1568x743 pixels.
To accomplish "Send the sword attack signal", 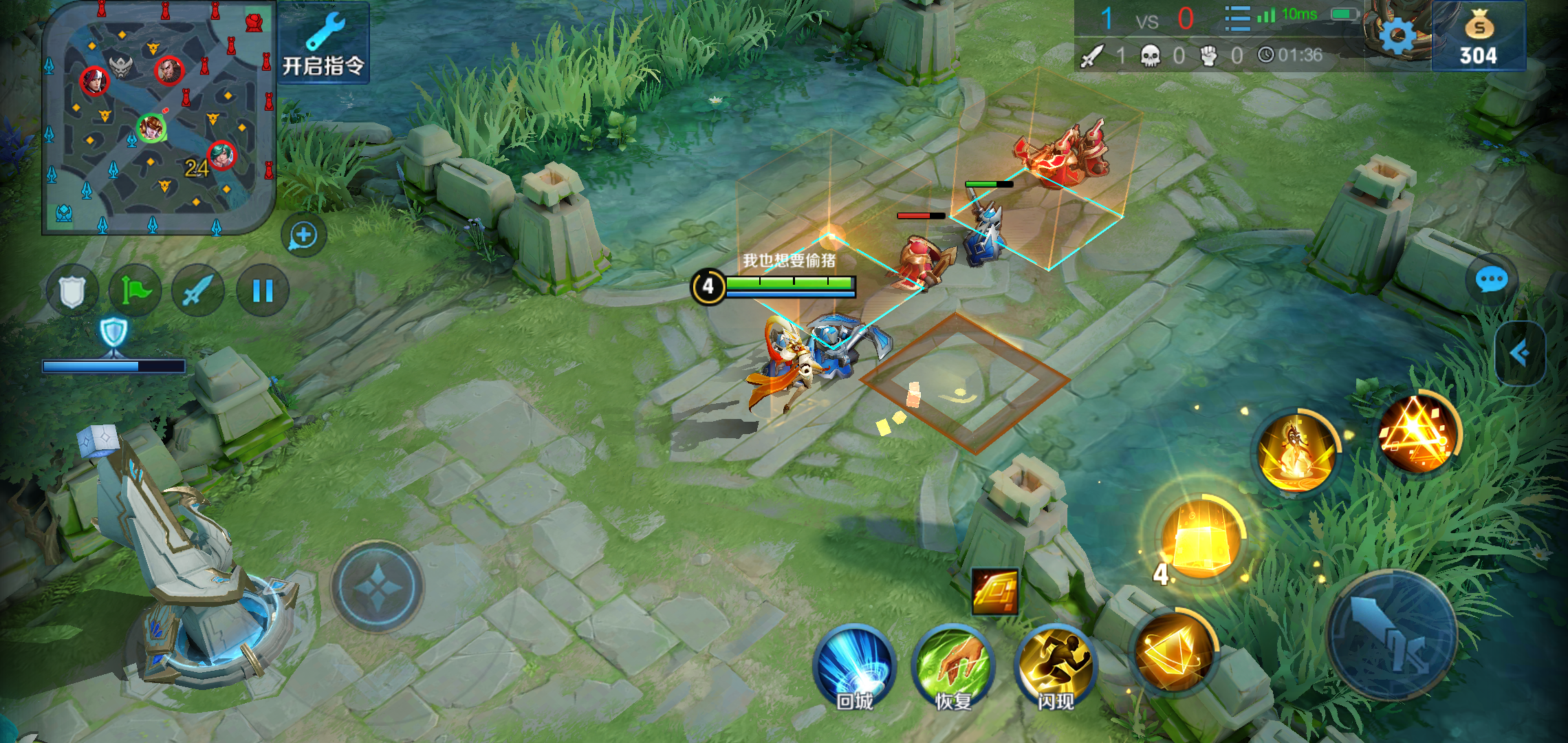I will 198,292.
